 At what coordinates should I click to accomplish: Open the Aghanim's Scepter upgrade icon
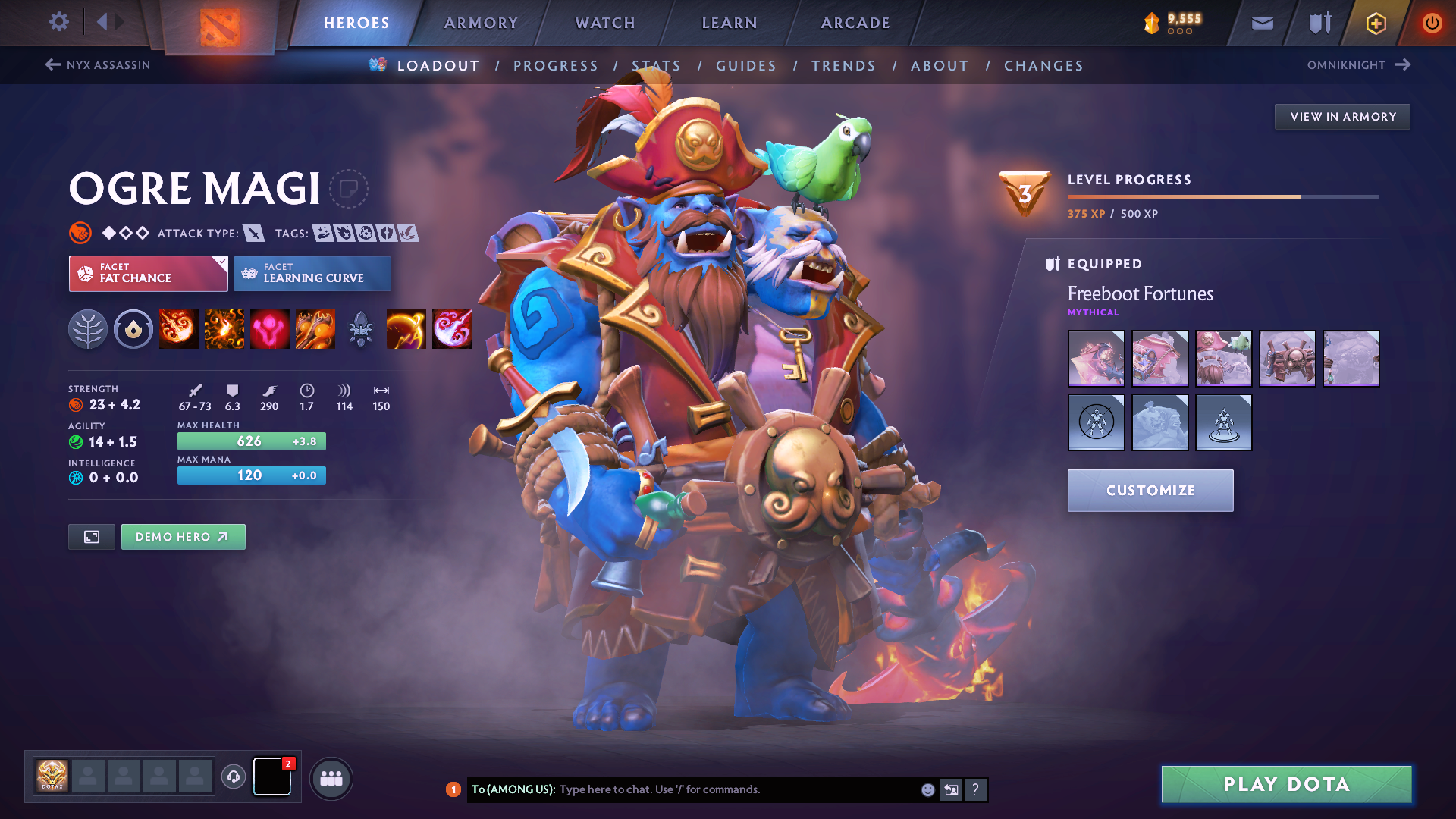[360, 328]
